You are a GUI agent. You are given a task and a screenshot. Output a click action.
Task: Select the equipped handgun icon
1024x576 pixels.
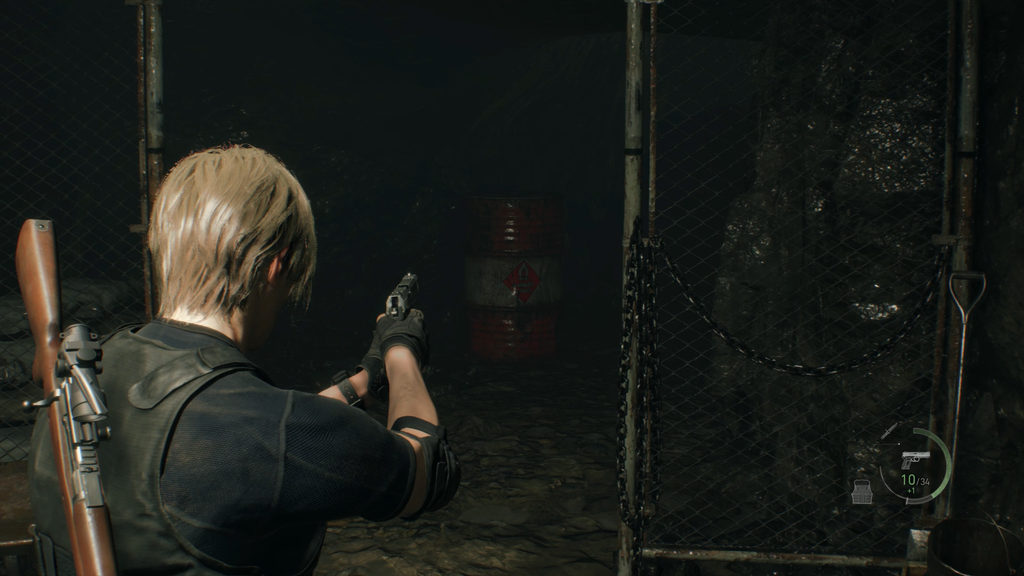pos(915,460)
